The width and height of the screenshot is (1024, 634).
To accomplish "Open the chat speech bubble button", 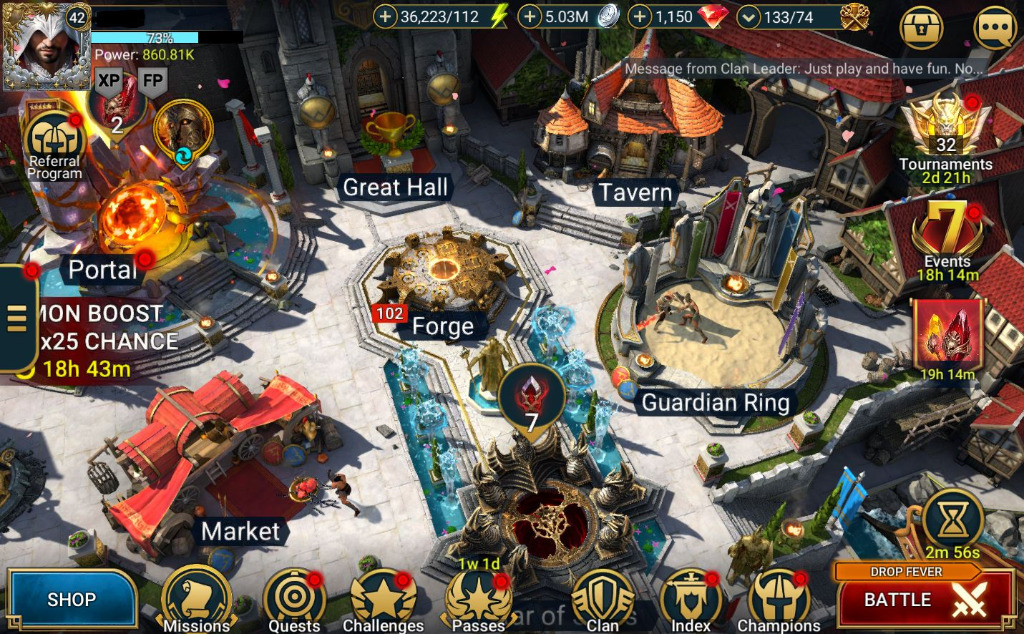I will pyautogui.click(x=994, y=28).
